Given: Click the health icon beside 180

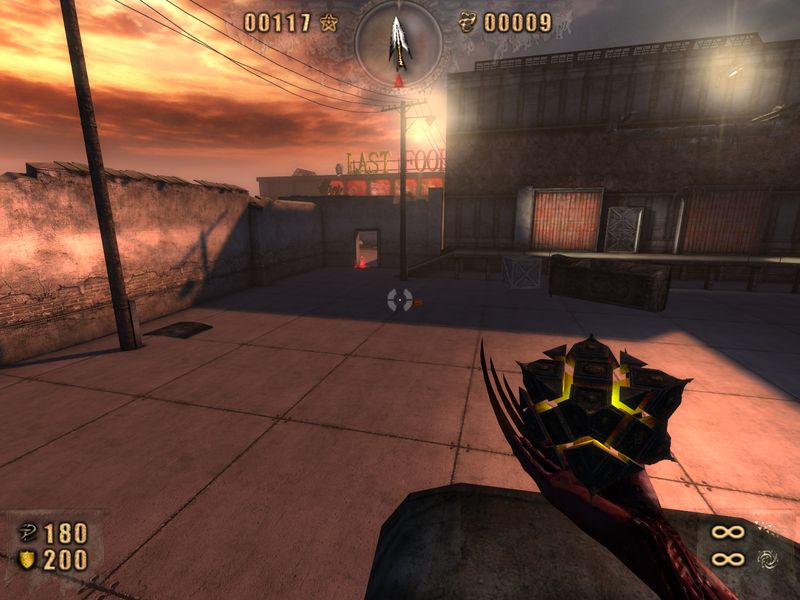Looking at the screenshot, I should click(27, 532).
